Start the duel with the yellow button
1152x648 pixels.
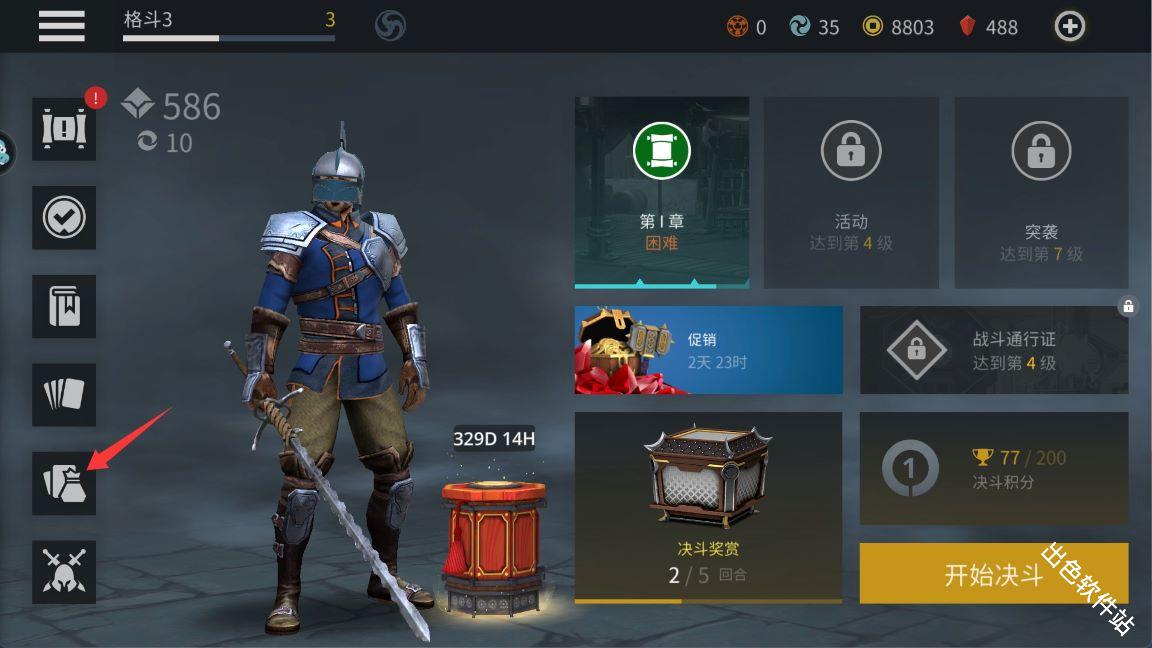click(x=993, y=574)
